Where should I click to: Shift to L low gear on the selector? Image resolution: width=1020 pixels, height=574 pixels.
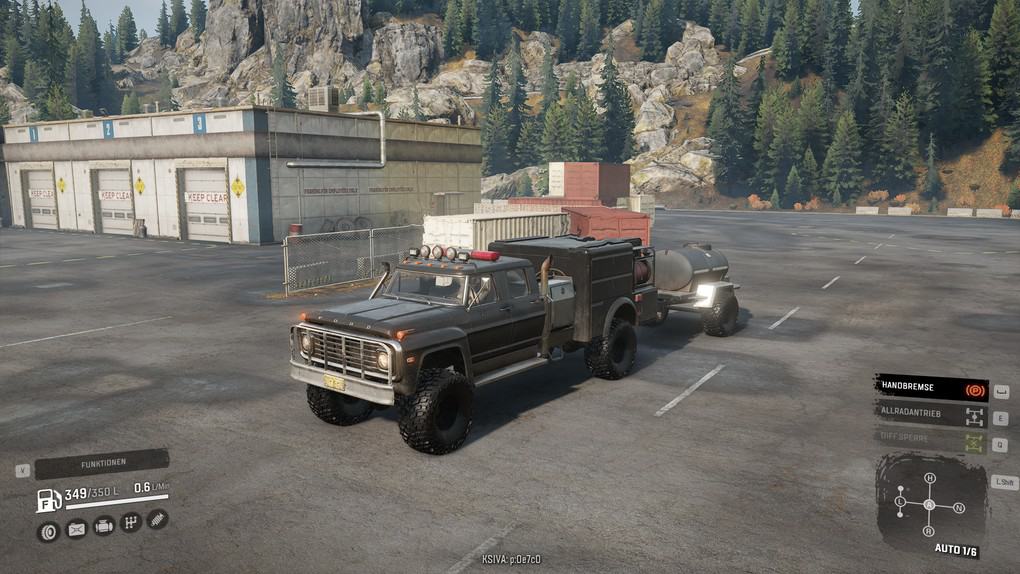(900, 500)
